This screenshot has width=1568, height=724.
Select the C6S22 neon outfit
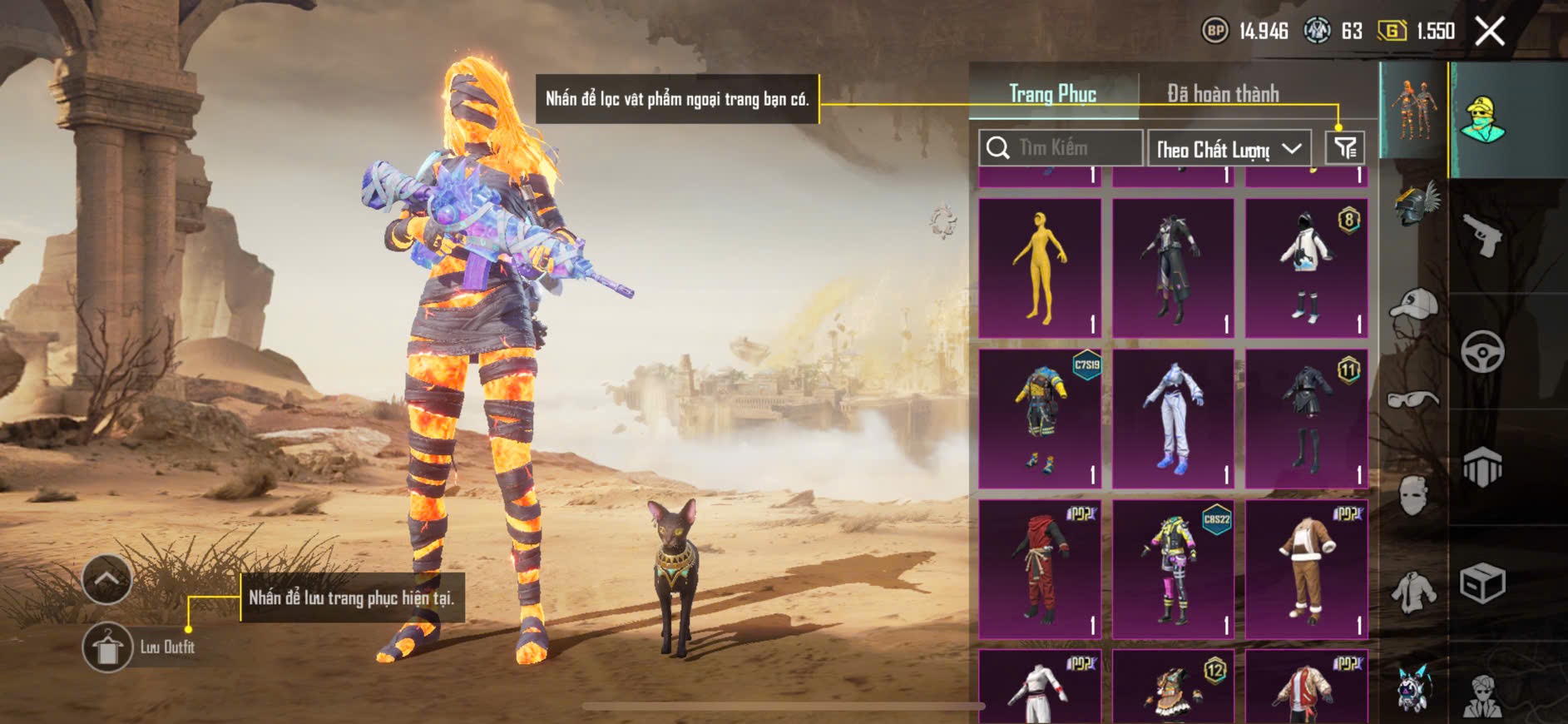coord(1173,569)
